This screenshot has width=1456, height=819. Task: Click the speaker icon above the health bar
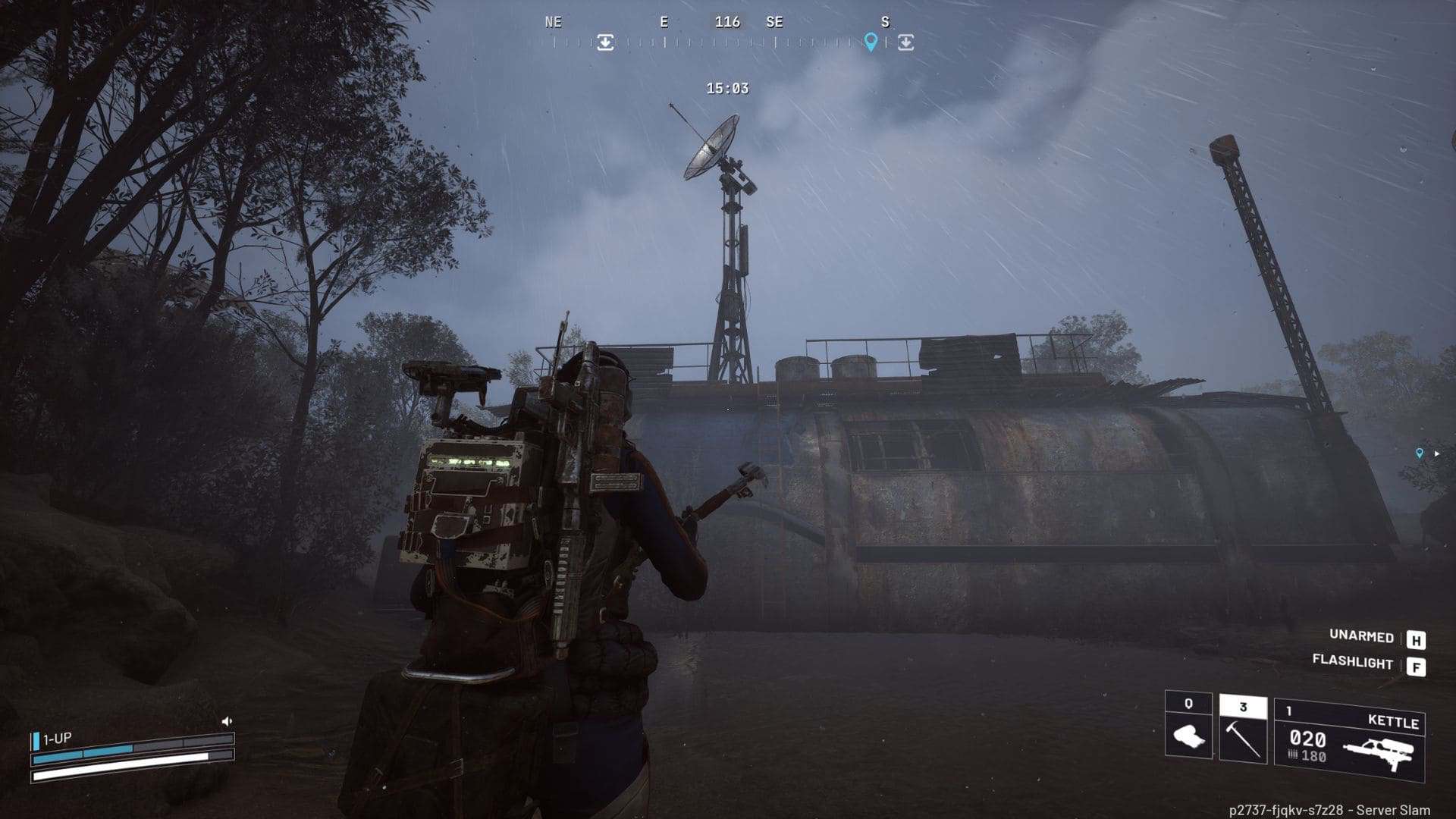pyautogui.click(x=226, y=723)
